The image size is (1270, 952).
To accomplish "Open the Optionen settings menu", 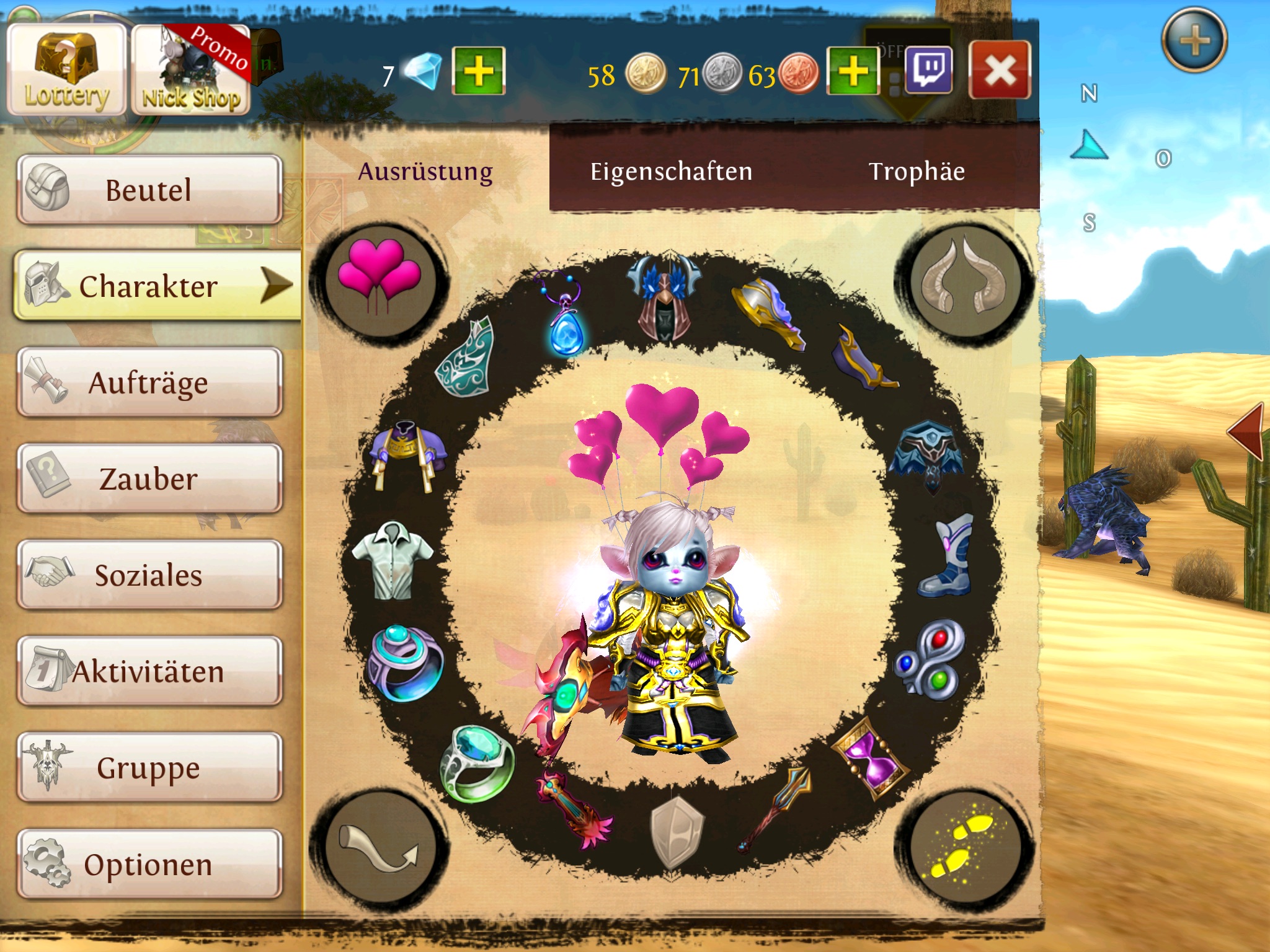I will tap(149, 864).
